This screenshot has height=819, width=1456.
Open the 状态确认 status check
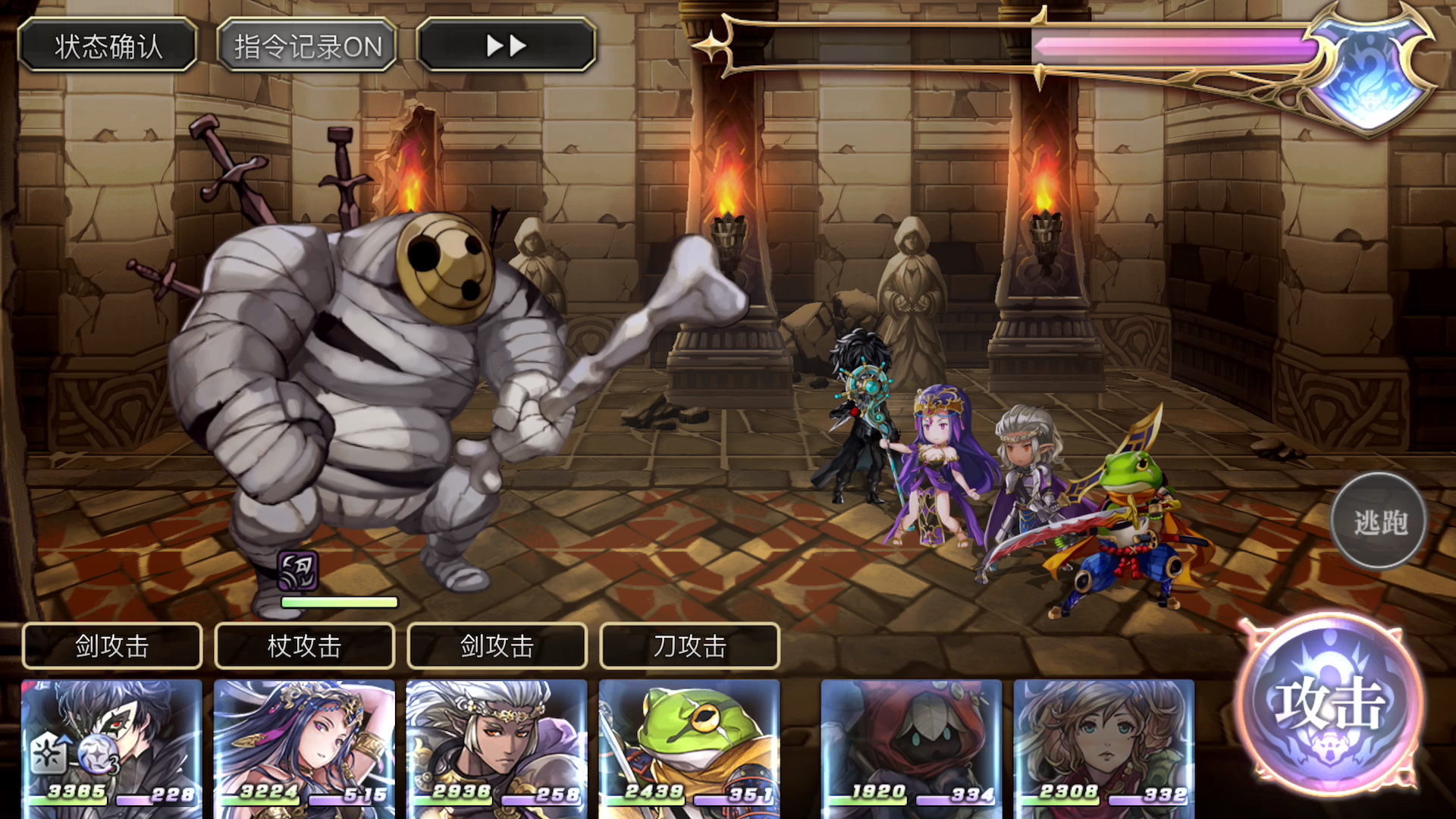click(x=108, y=46)
